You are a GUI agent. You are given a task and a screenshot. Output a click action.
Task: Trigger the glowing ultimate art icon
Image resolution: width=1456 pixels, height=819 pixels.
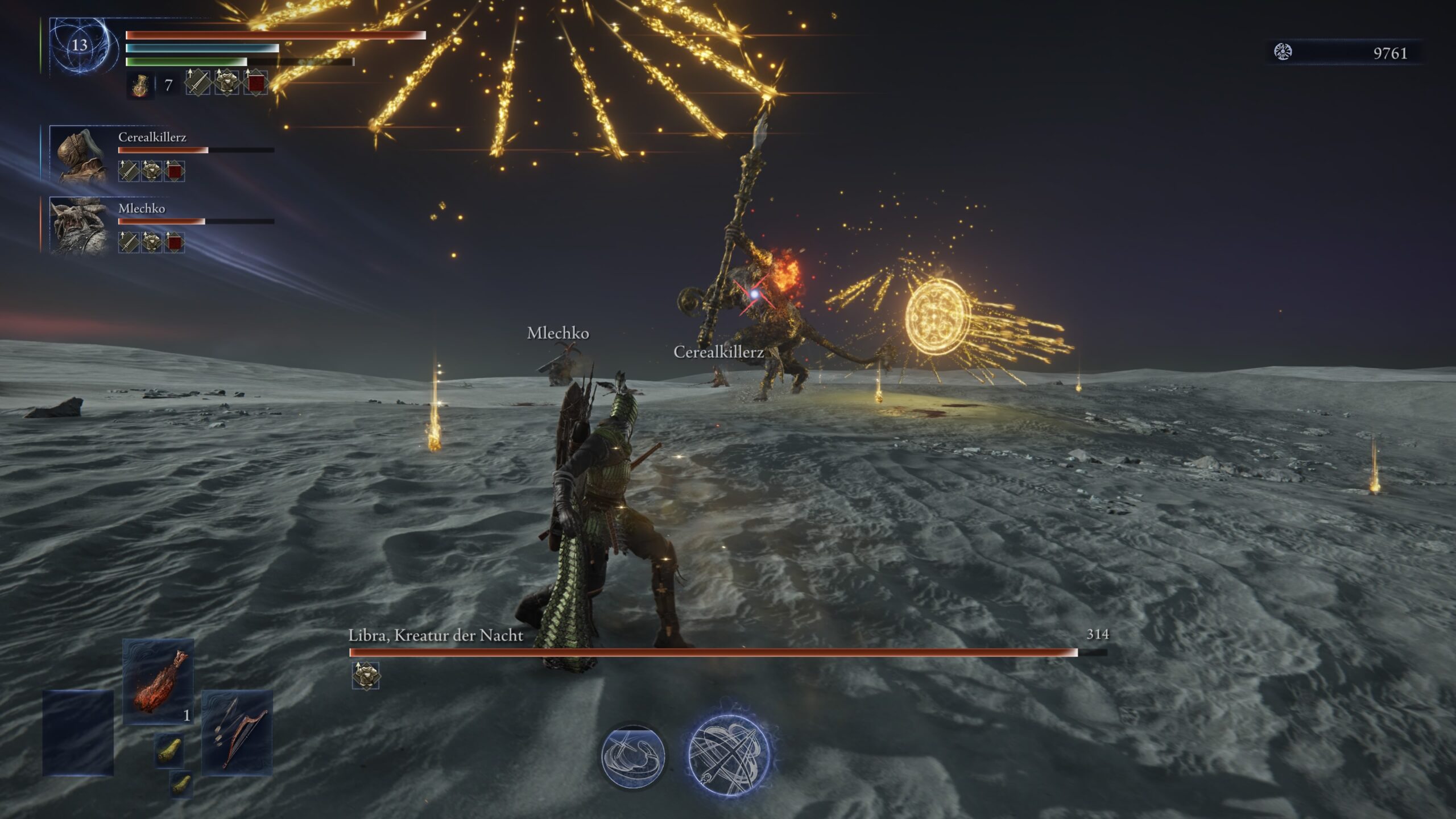(729, 755)
